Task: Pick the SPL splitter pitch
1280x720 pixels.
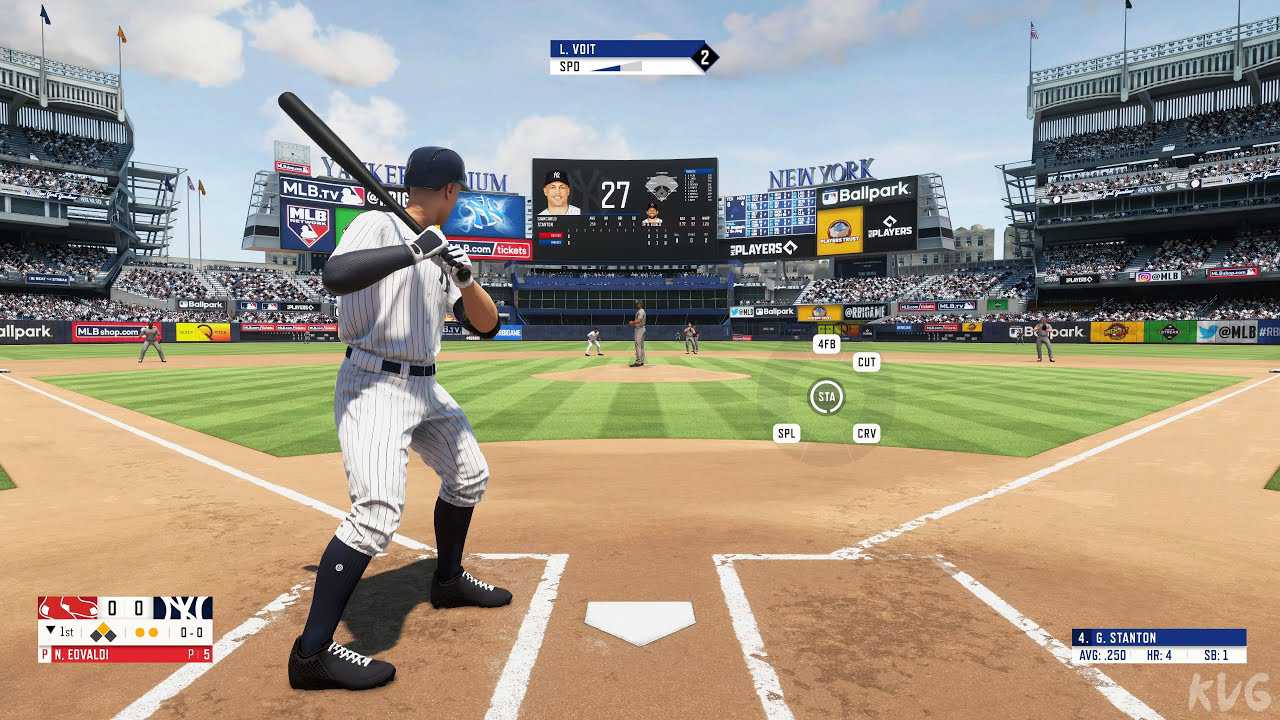Action: (787, 433)
